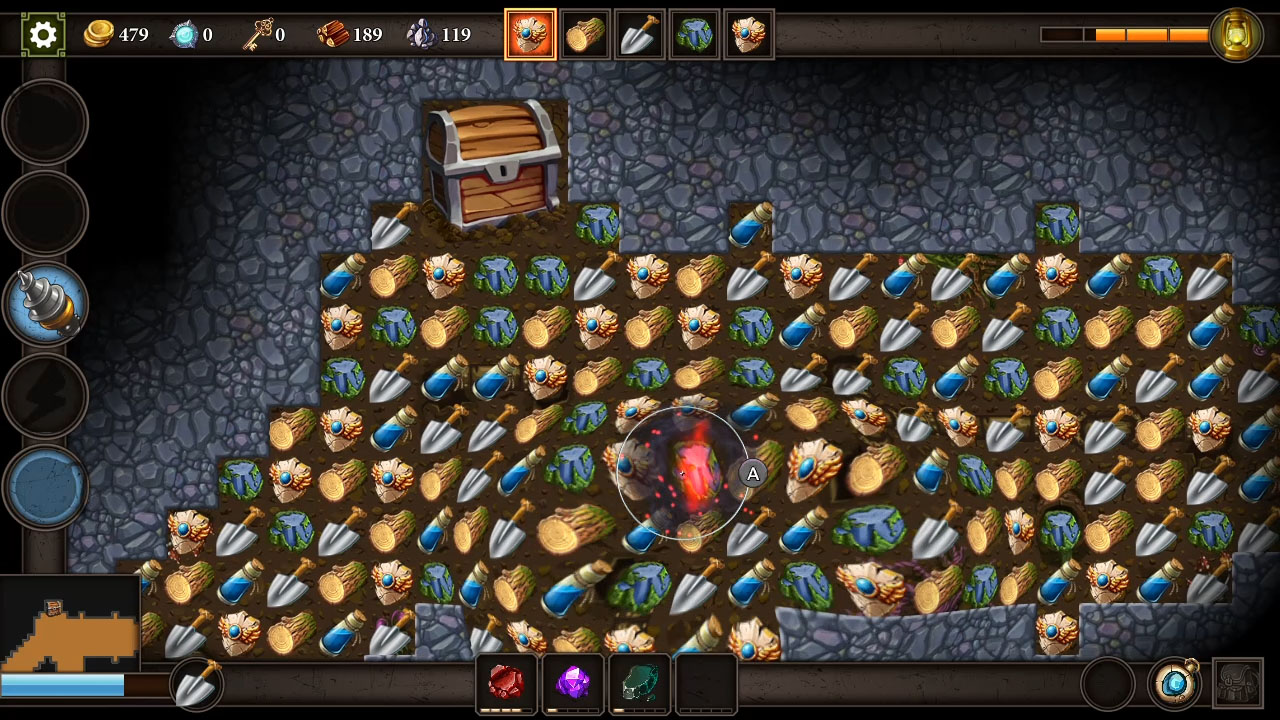
Task: Select the blue power-up below the drill
Action: tap(45, 487)
